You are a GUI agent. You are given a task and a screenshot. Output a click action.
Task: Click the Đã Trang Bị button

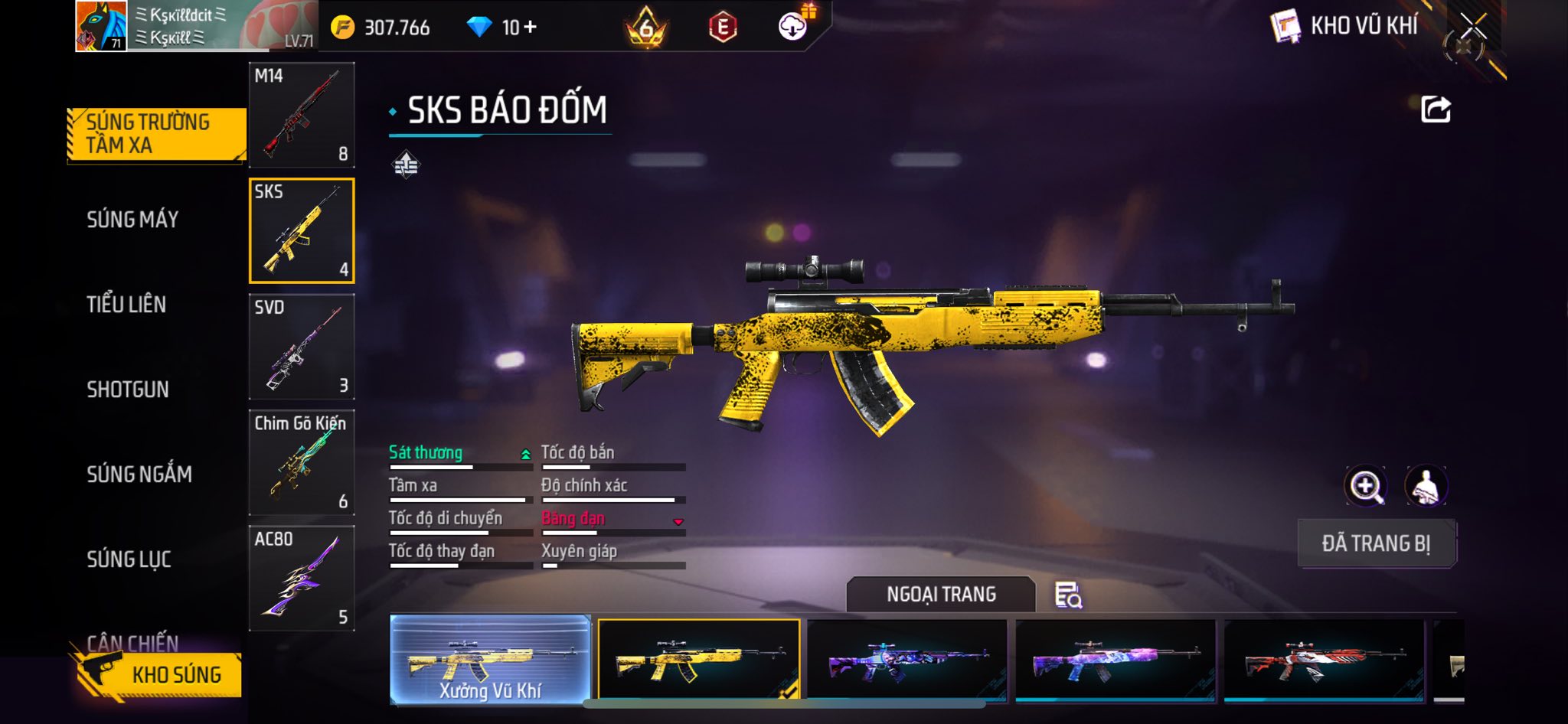tap(1376, 543)
